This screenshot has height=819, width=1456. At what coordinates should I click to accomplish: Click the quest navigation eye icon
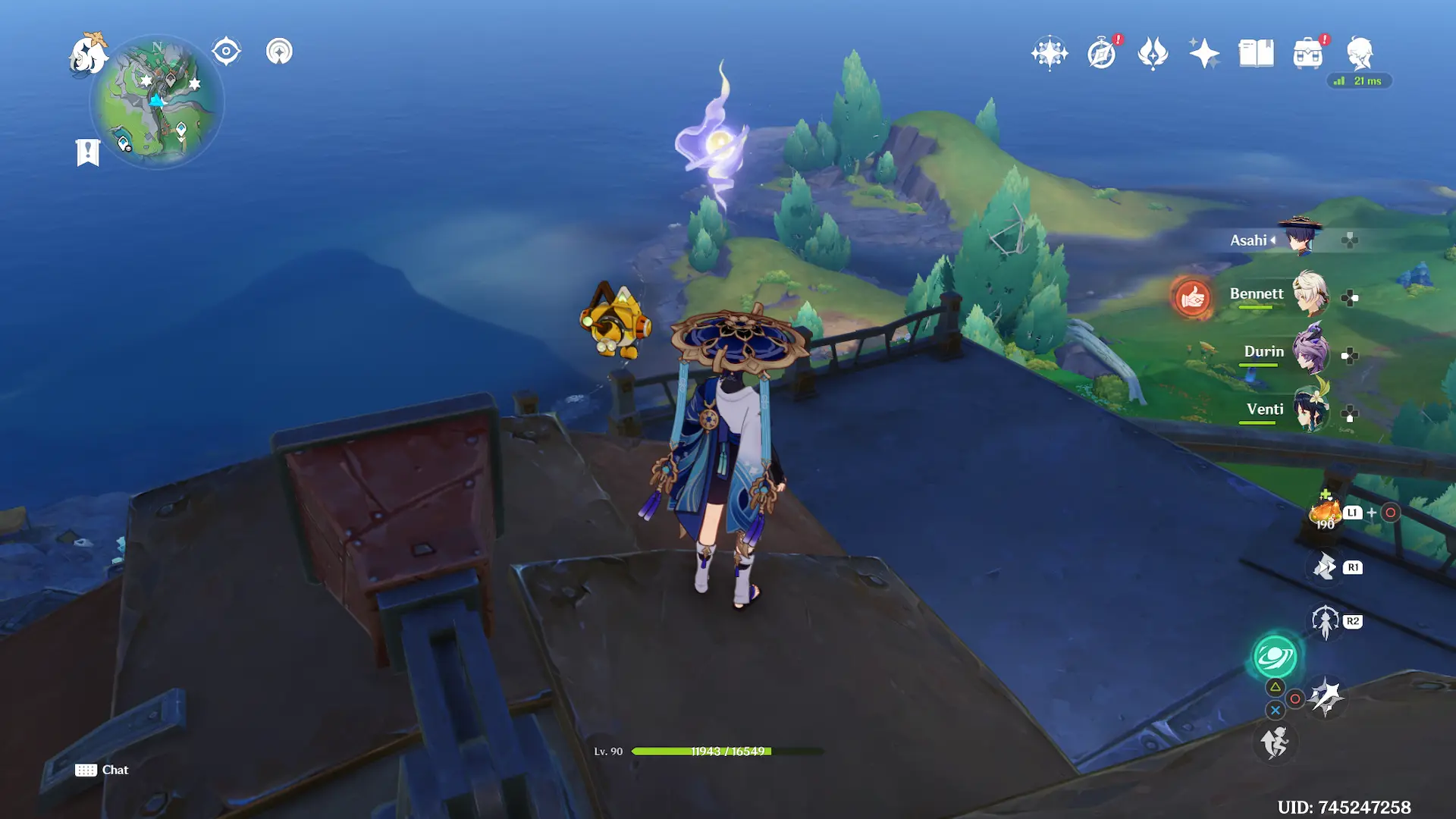pyautogui.click(x=226, y=52)
